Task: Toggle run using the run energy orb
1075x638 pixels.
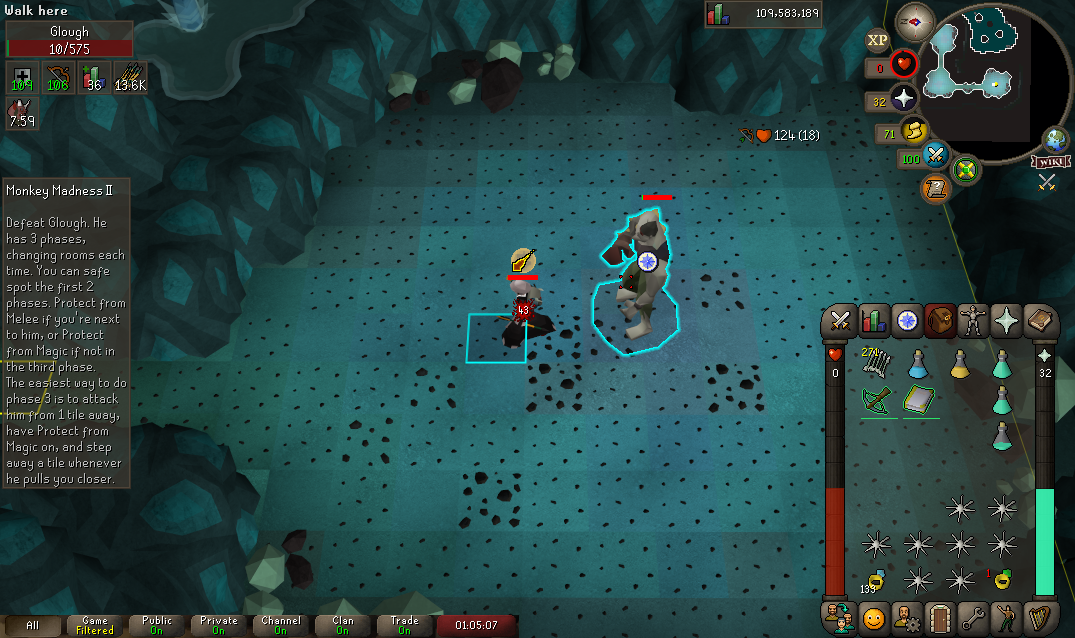Action: pos(914,130)
